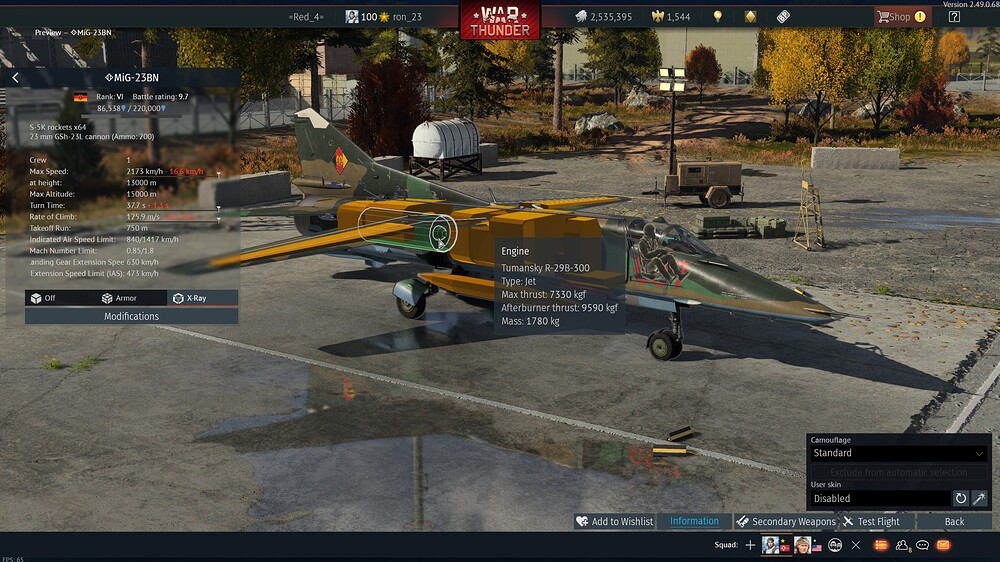Open the User skin dropdown
The image size is (1000, 562).
879,498
